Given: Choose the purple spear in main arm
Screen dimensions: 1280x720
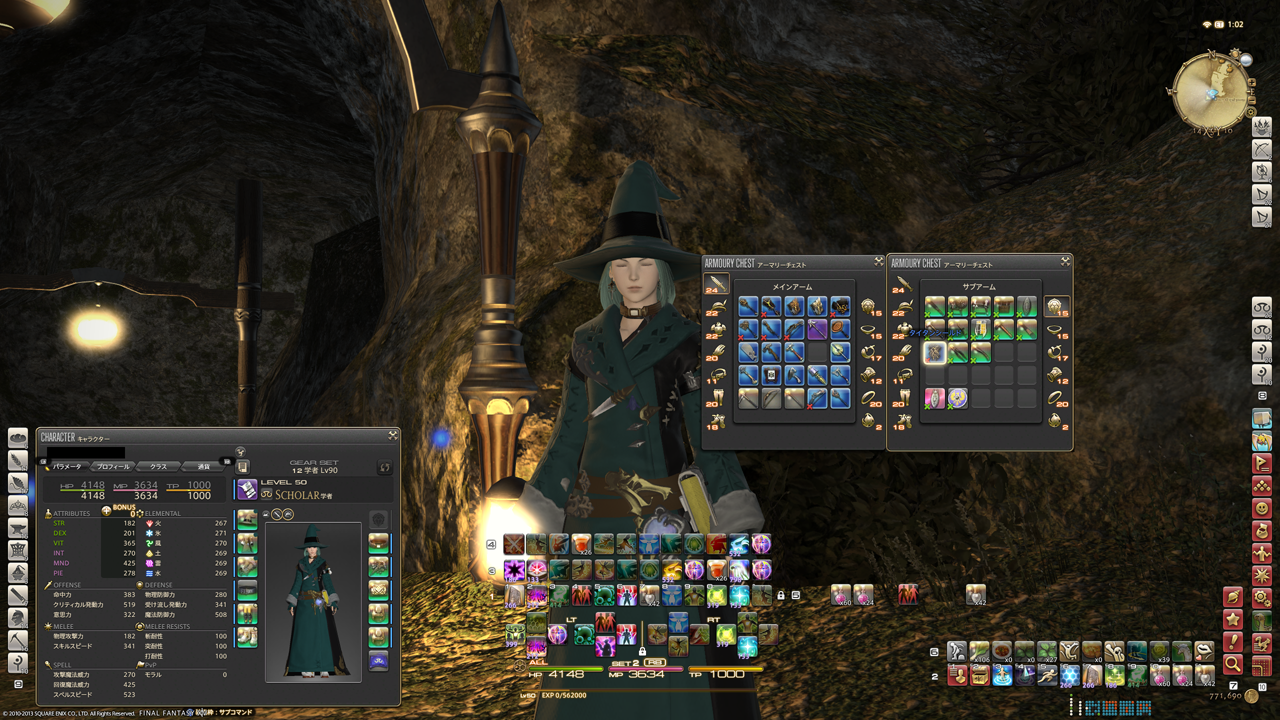Looking at the screenshot, I should click(x=818, y=329).
